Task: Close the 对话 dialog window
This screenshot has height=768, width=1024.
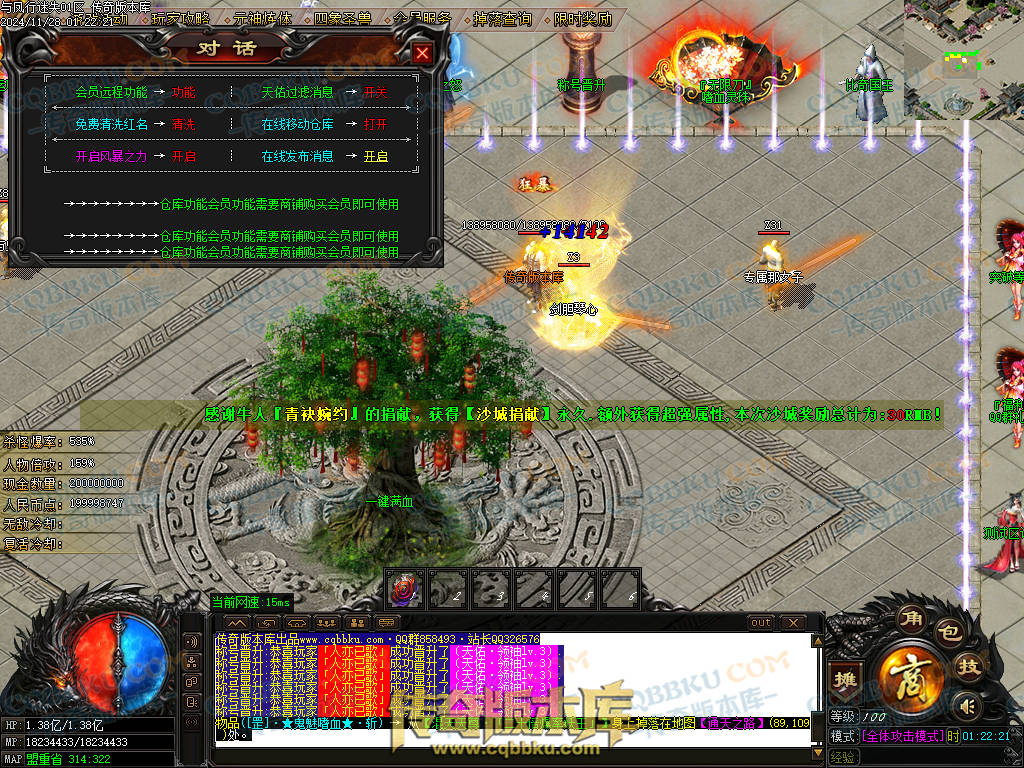Action: 423,53
